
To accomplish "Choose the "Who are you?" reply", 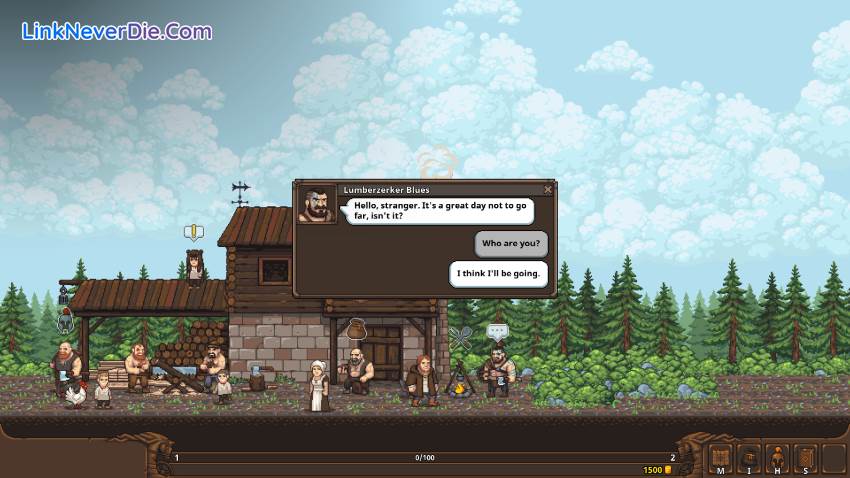I will tap(511, 243).
